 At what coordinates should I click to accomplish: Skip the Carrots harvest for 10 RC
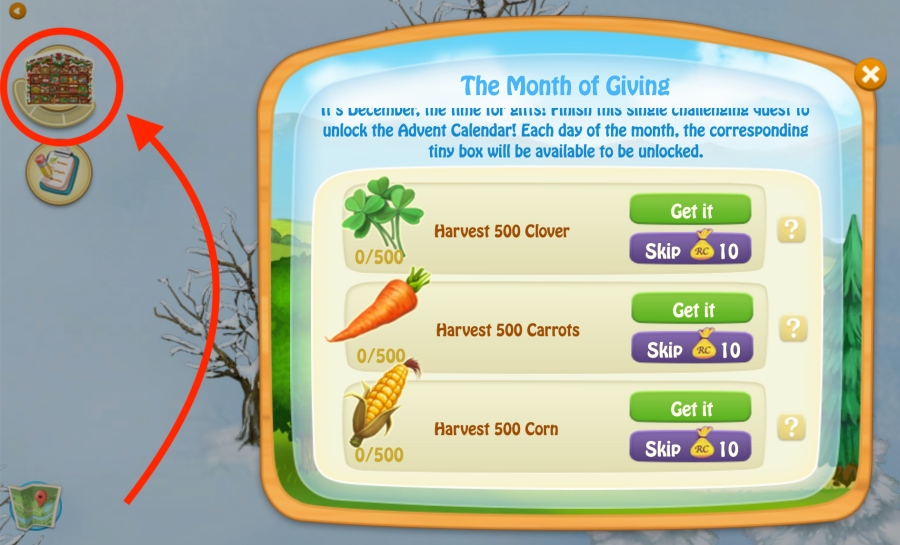tap(690, 349)
